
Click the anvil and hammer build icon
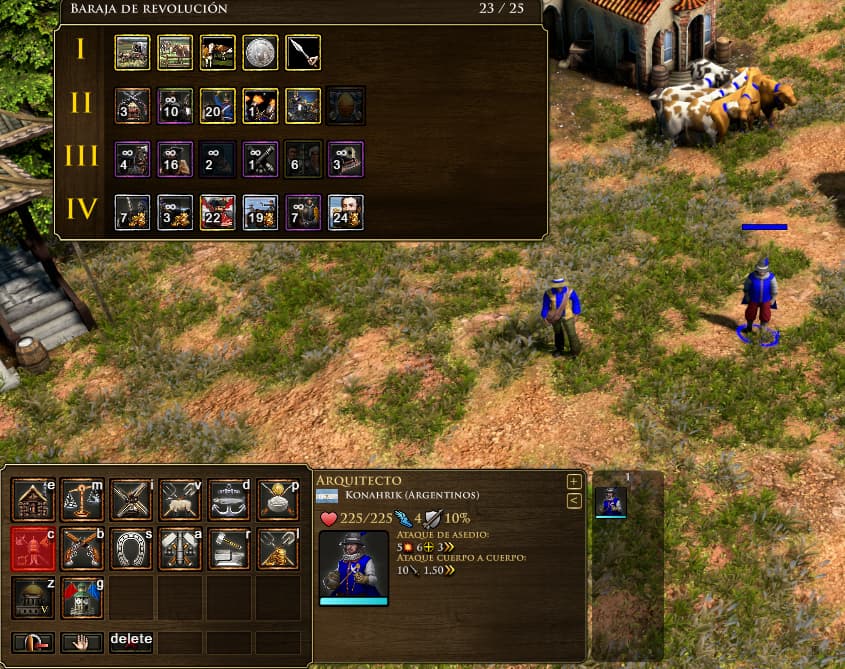[229, 548]
